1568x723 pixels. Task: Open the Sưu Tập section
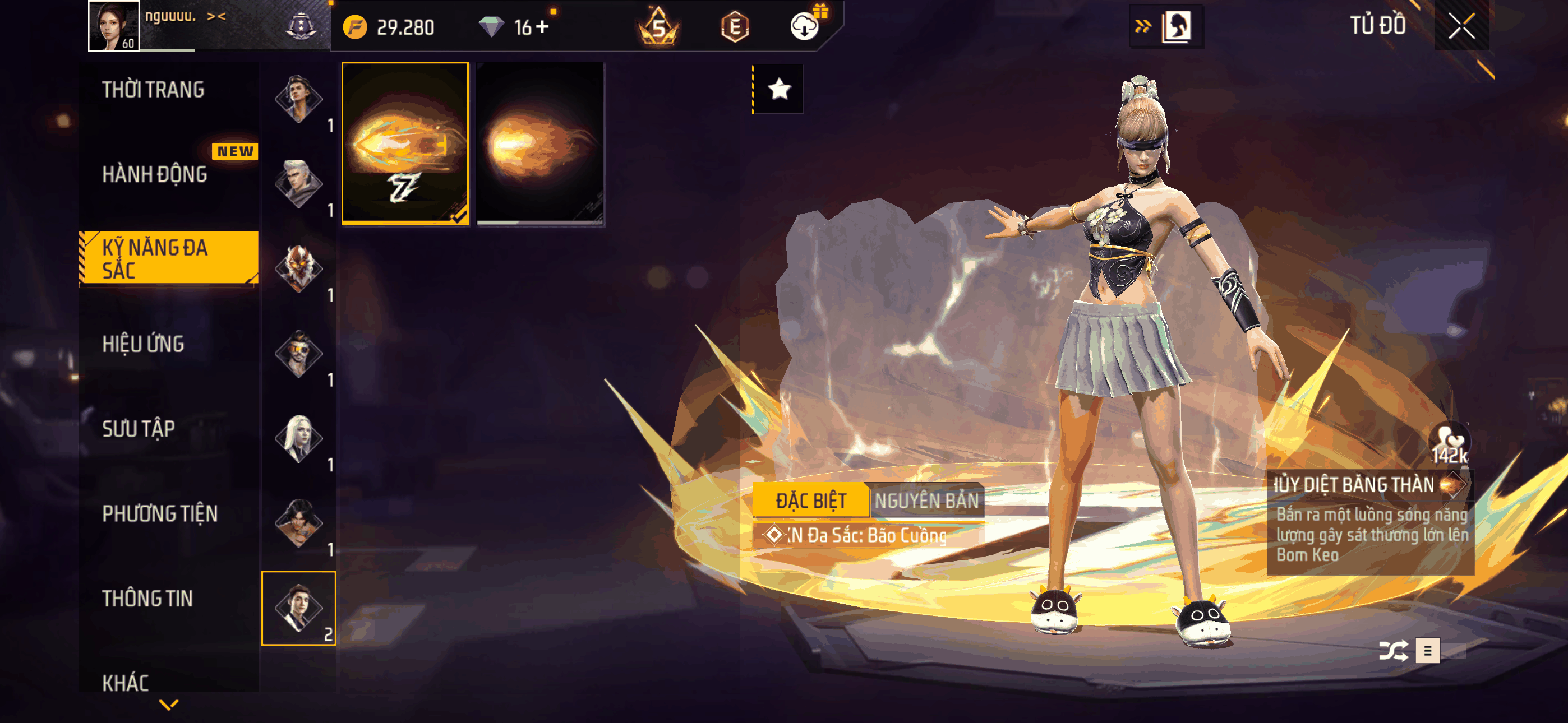139,429
